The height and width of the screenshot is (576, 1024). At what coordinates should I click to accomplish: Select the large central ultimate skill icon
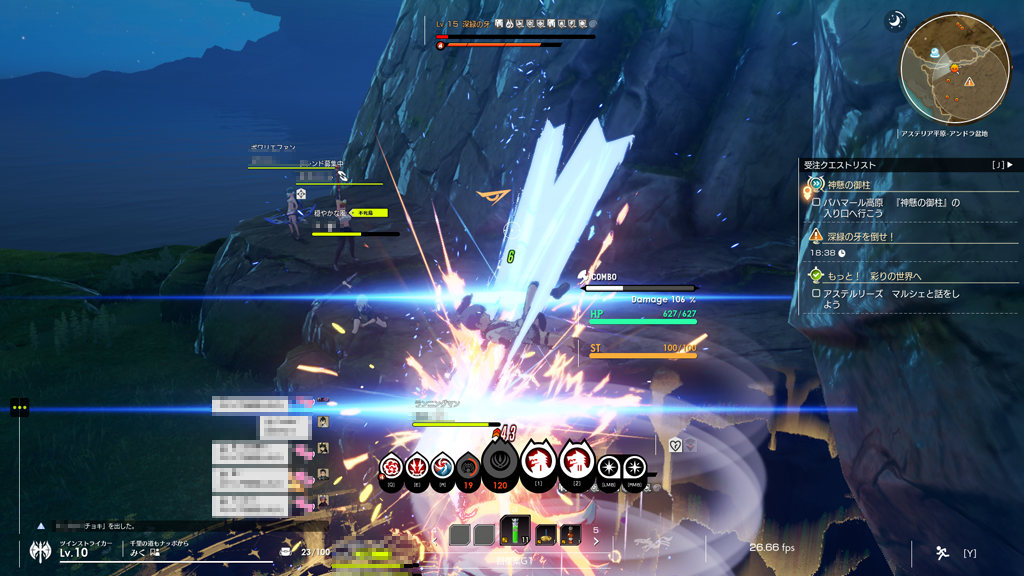(x=502, y=461)
